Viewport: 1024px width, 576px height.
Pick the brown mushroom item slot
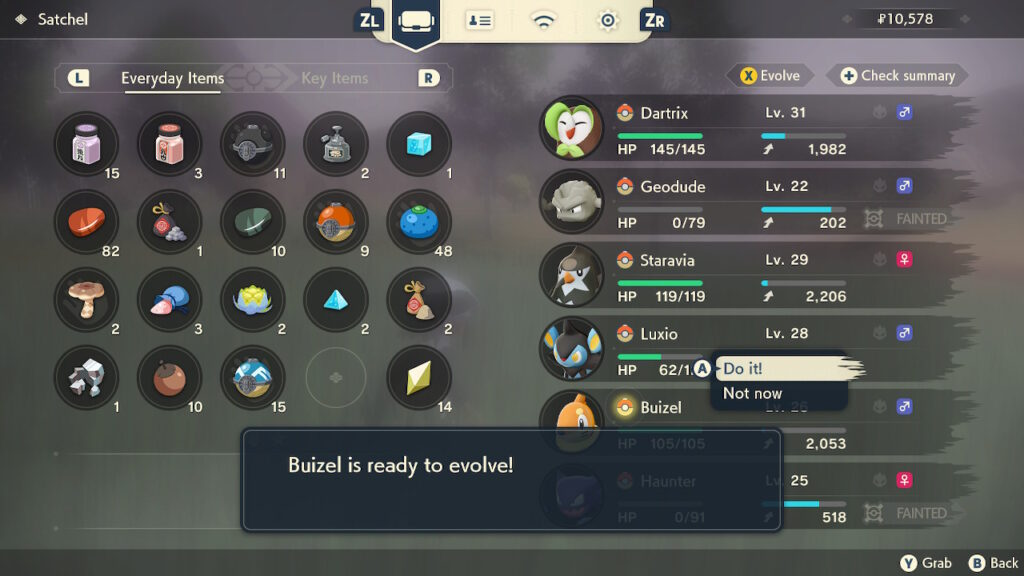pos(86,300)
